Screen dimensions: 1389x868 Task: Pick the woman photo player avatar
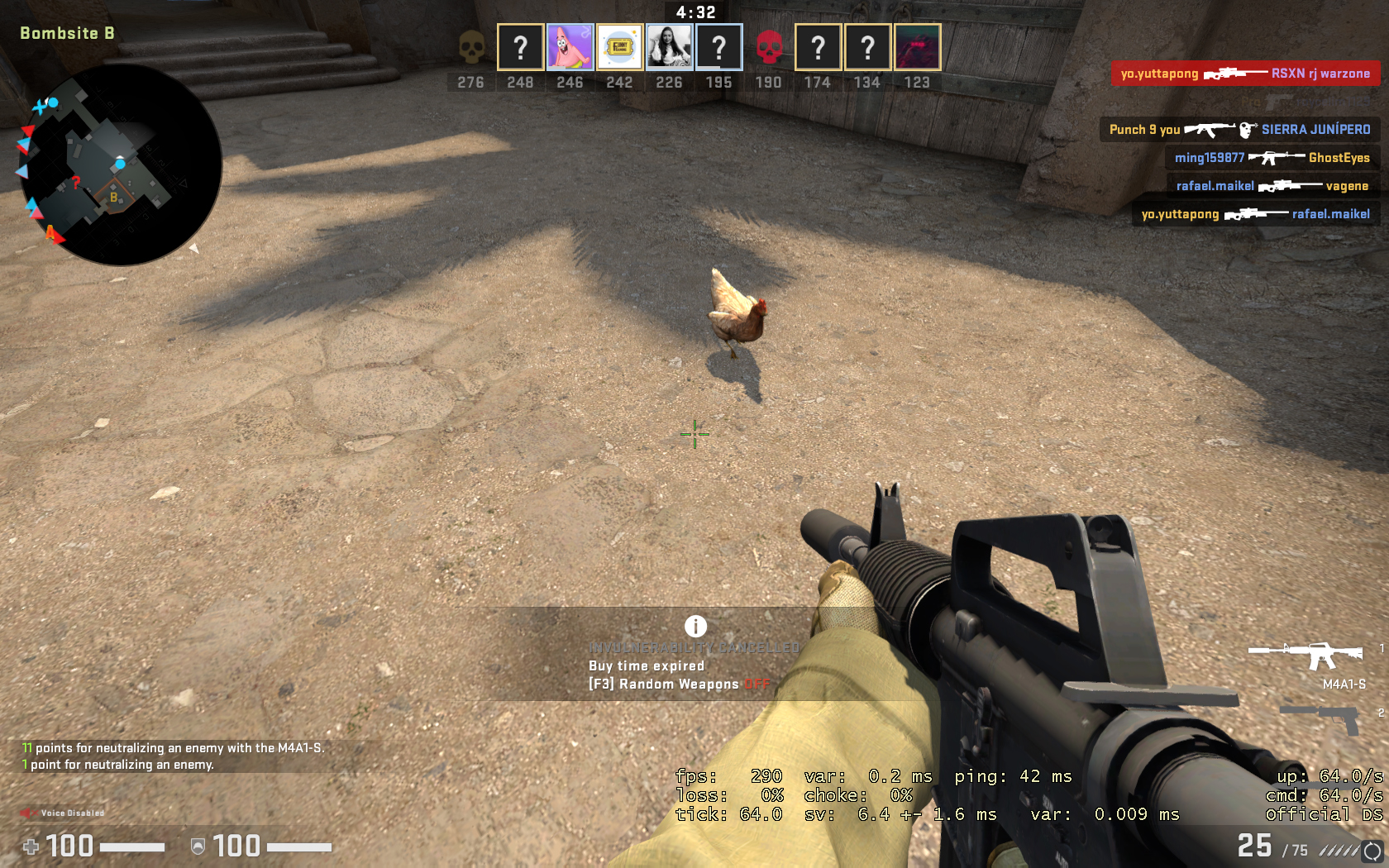669,47
